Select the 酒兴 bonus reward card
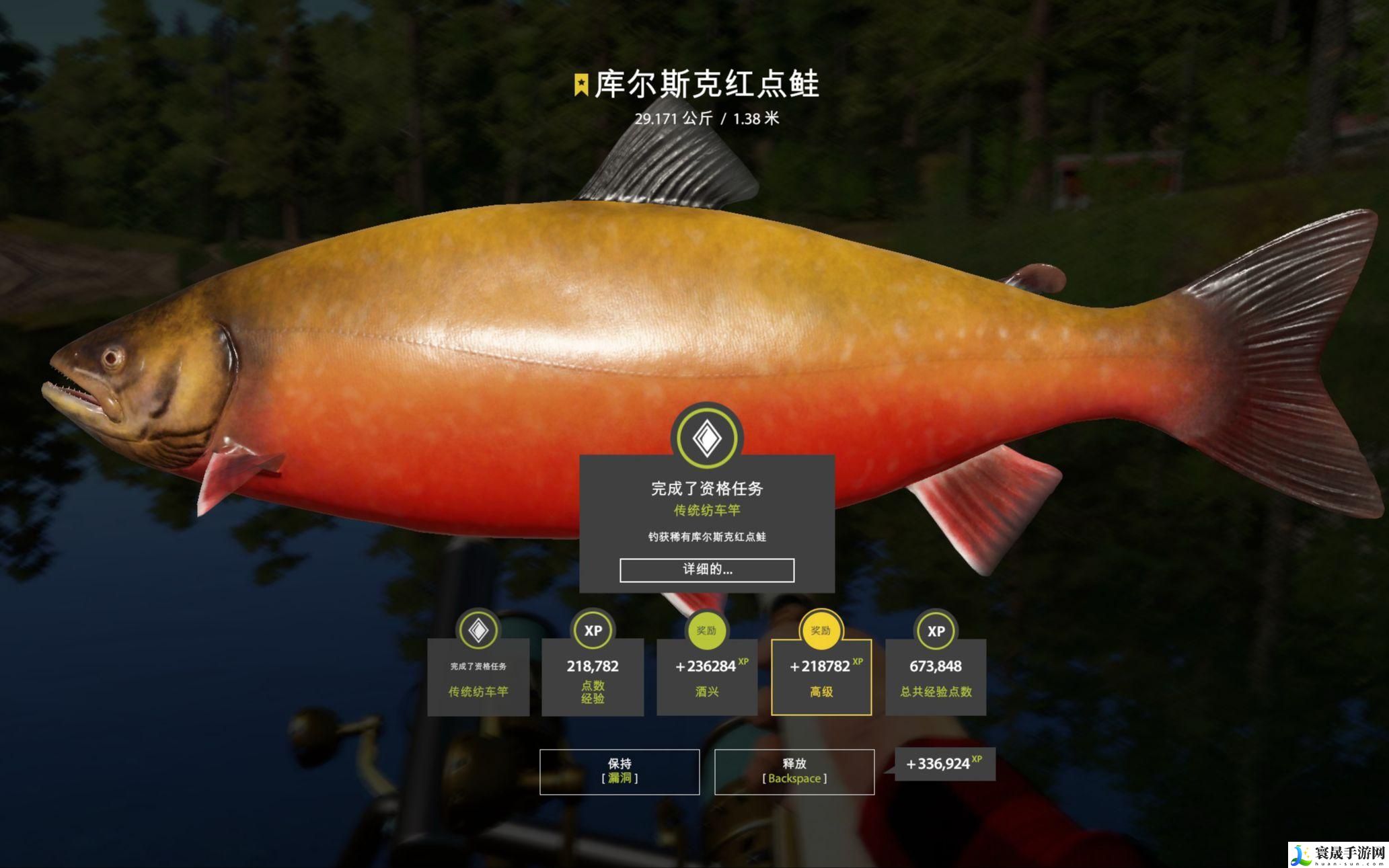The height and width of the screenshot is (868, 1389). 706,677
